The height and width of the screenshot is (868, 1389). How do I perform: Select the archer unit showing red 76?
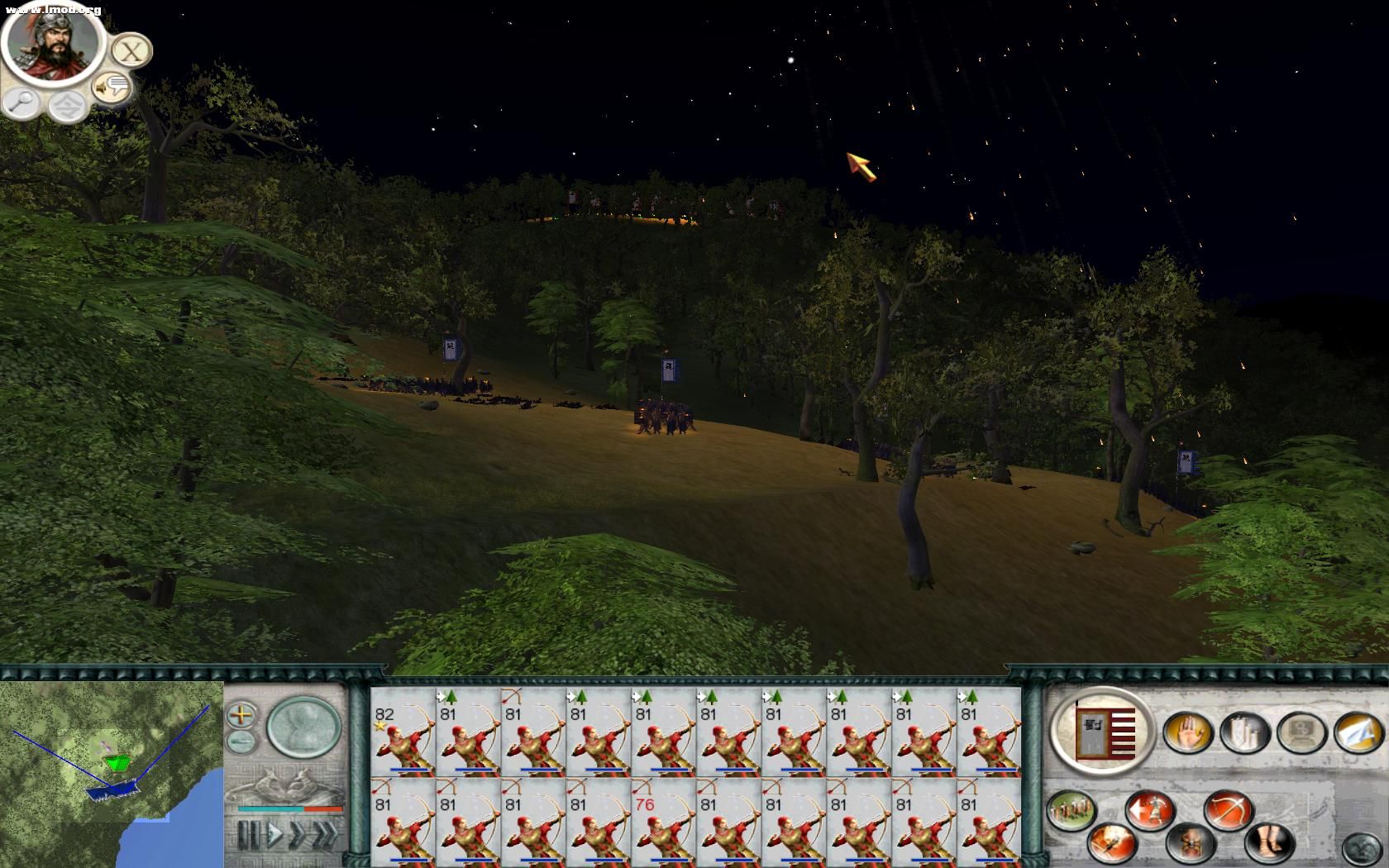click(663, 821)
